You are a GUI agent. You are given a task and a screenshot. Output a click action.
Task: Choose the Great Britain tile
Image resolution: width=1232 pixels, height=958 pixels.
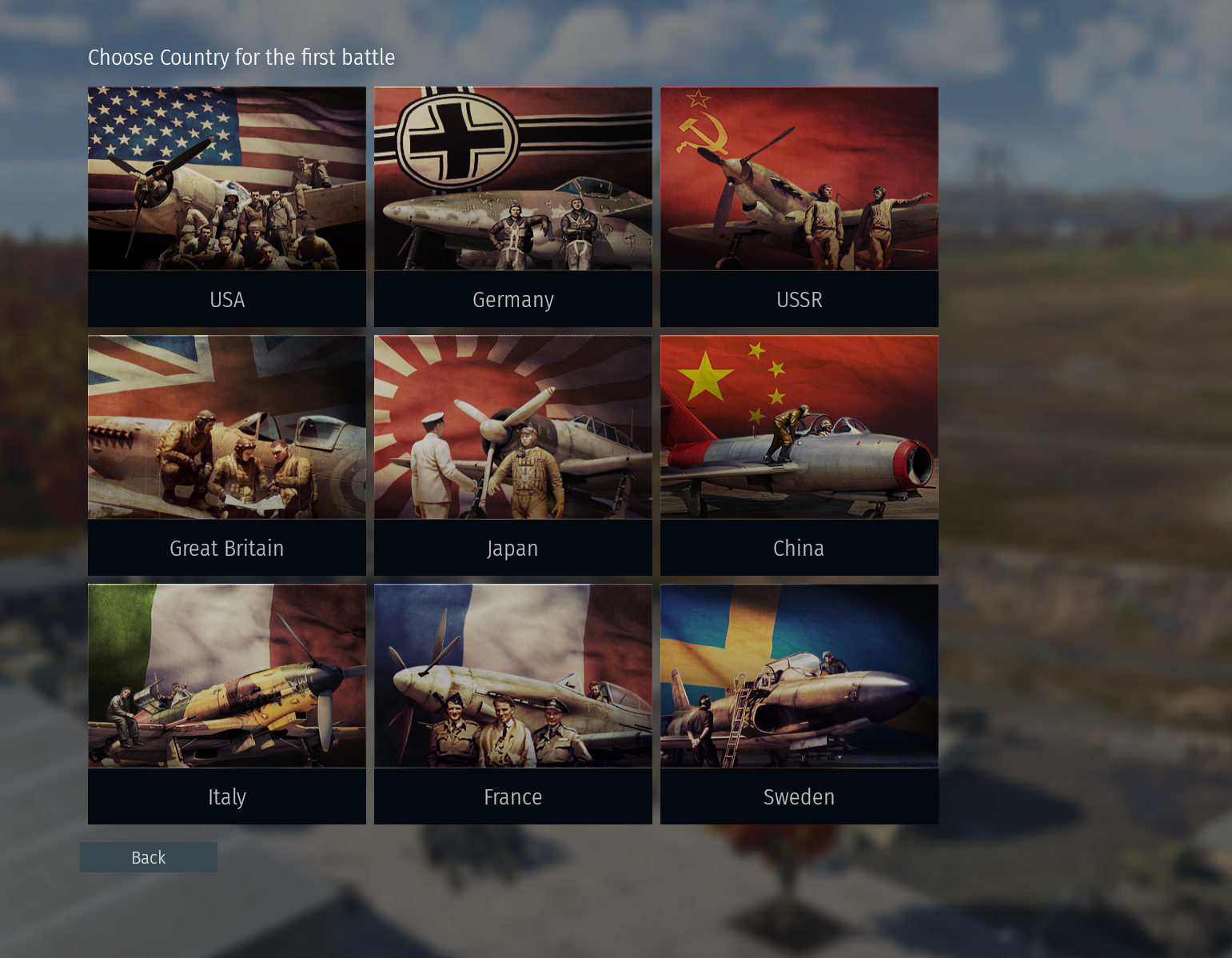pyautogui.click(x=226, y=455)
